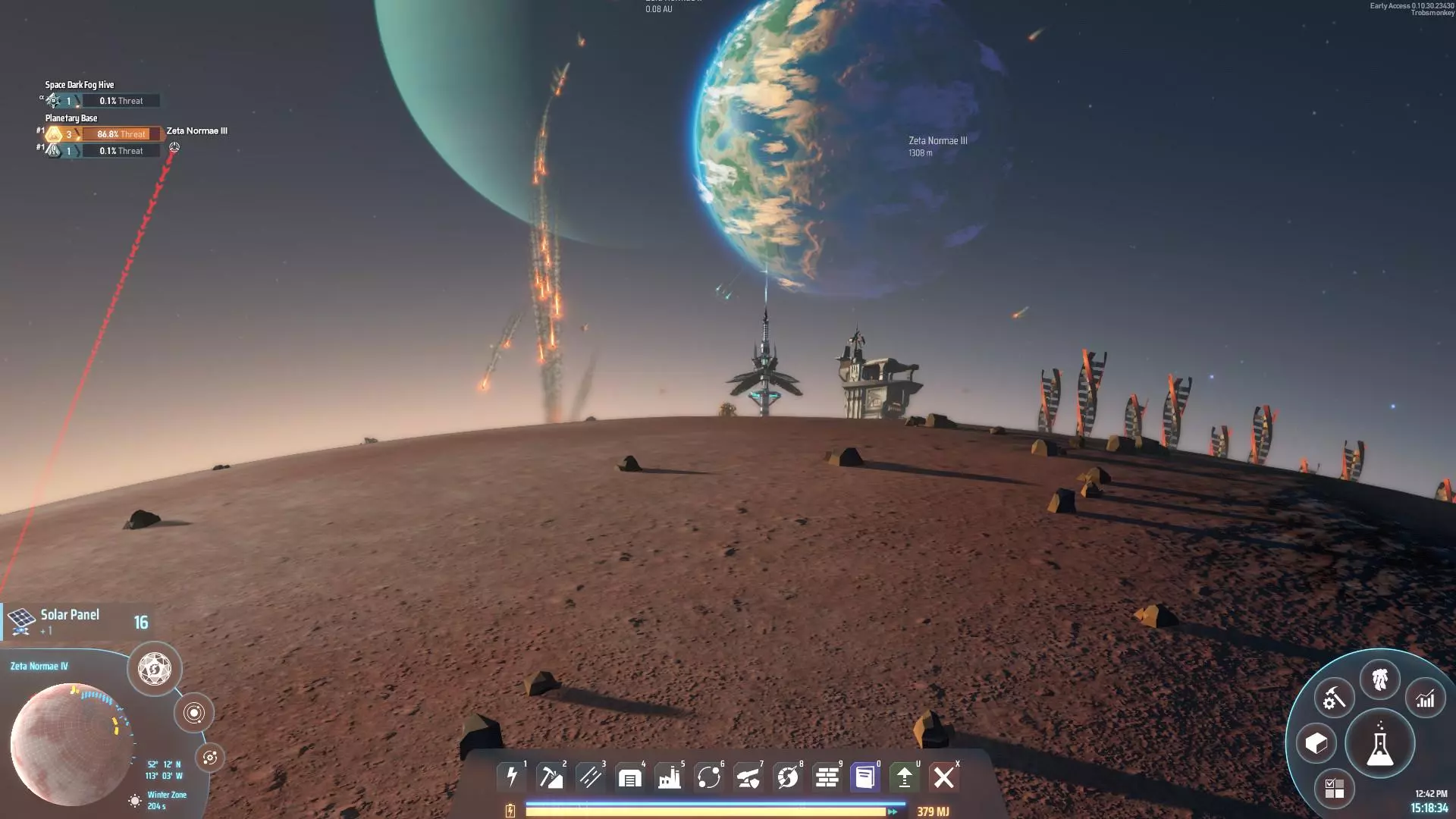This screenshot has height=819, width=1456.
Task: Open the blueprint library in the hotbar
Action: pos(864,777)
